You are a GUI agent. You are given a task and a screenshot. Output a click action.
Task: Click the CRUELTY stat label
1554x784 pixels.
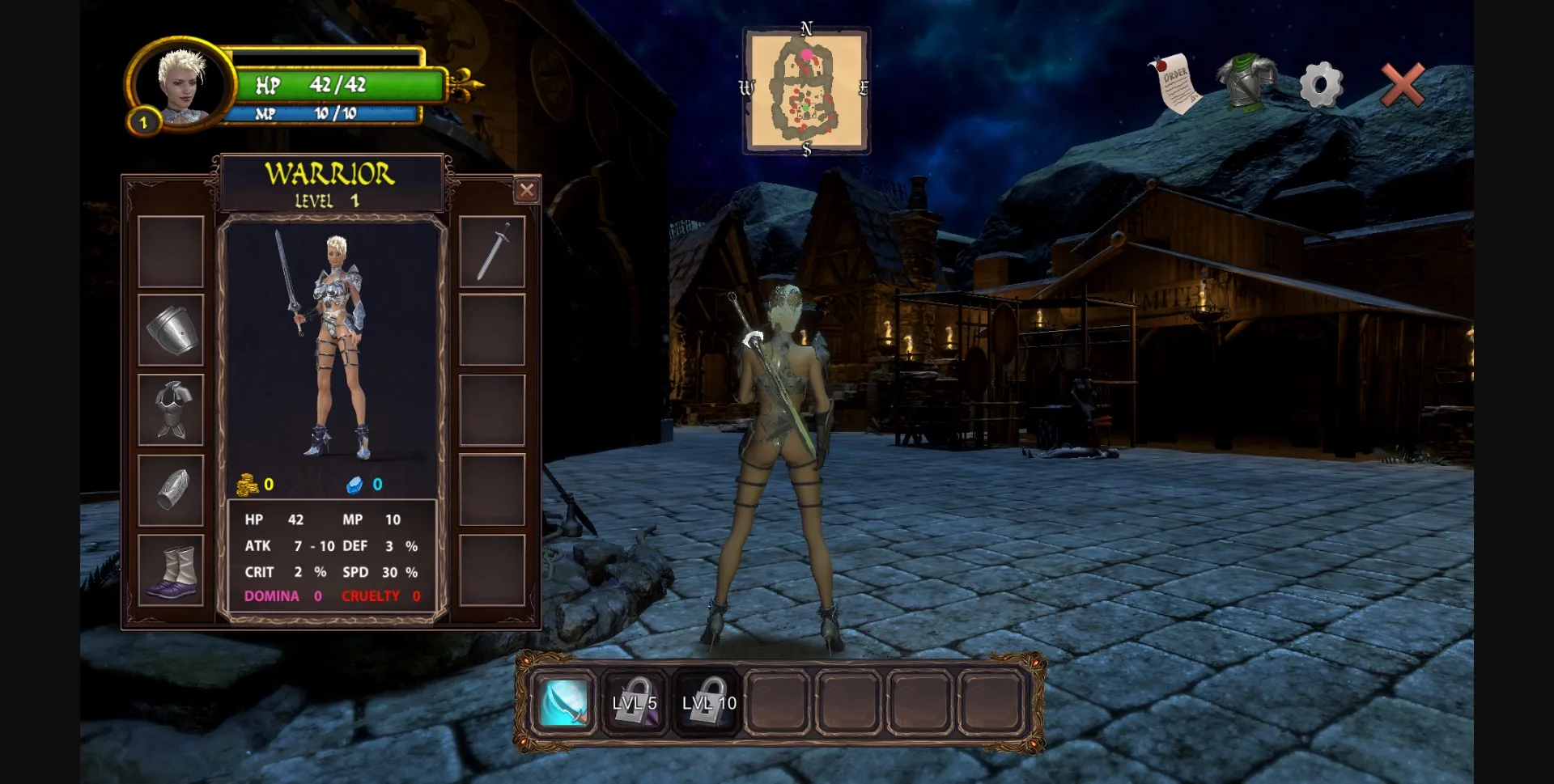click(x=372, y=596)
